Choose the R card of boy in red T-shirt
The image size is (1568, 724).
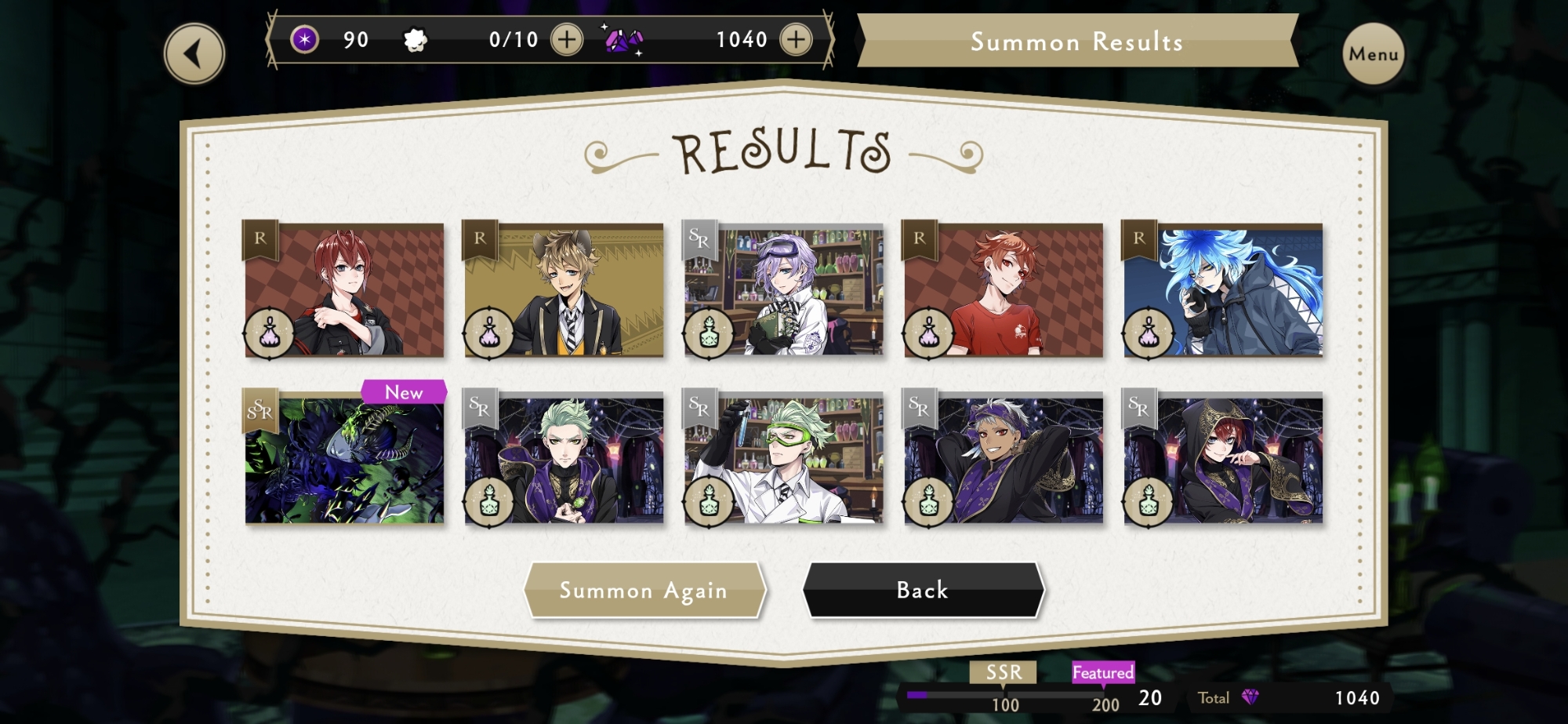[x=1004, y=290]
